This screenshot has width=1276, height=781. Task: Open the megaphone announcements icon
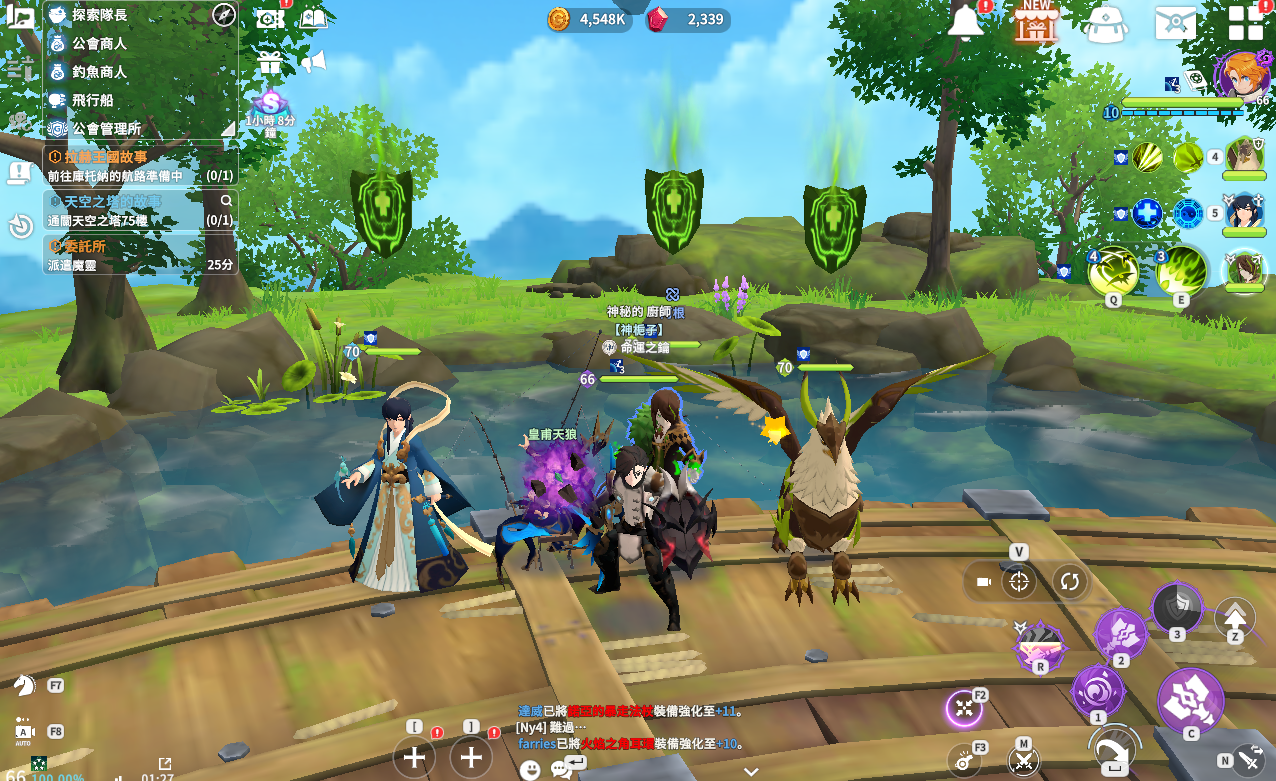click(x=314, y=62)
